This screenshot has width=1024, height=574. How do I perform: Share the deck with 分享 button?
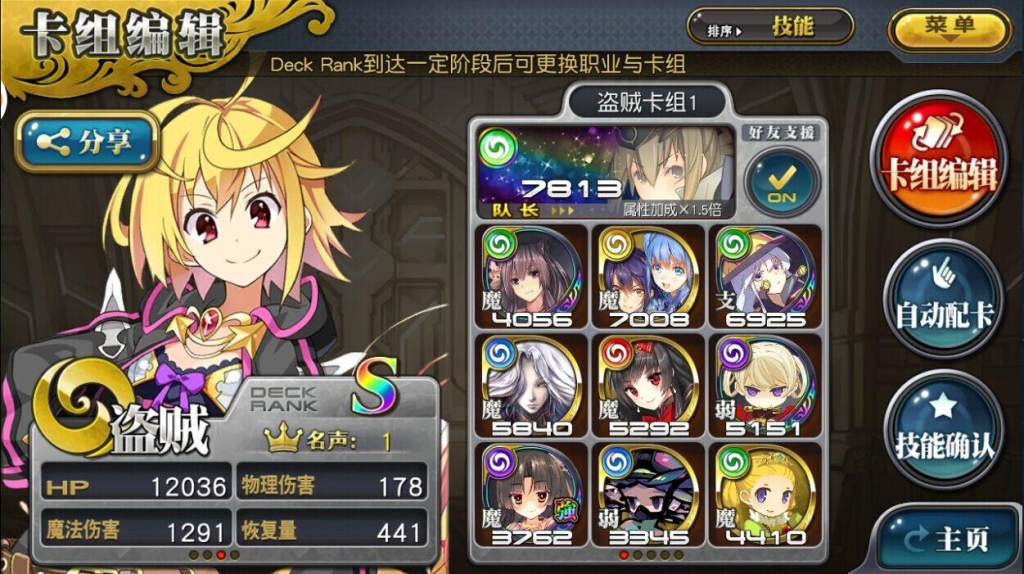87,142
